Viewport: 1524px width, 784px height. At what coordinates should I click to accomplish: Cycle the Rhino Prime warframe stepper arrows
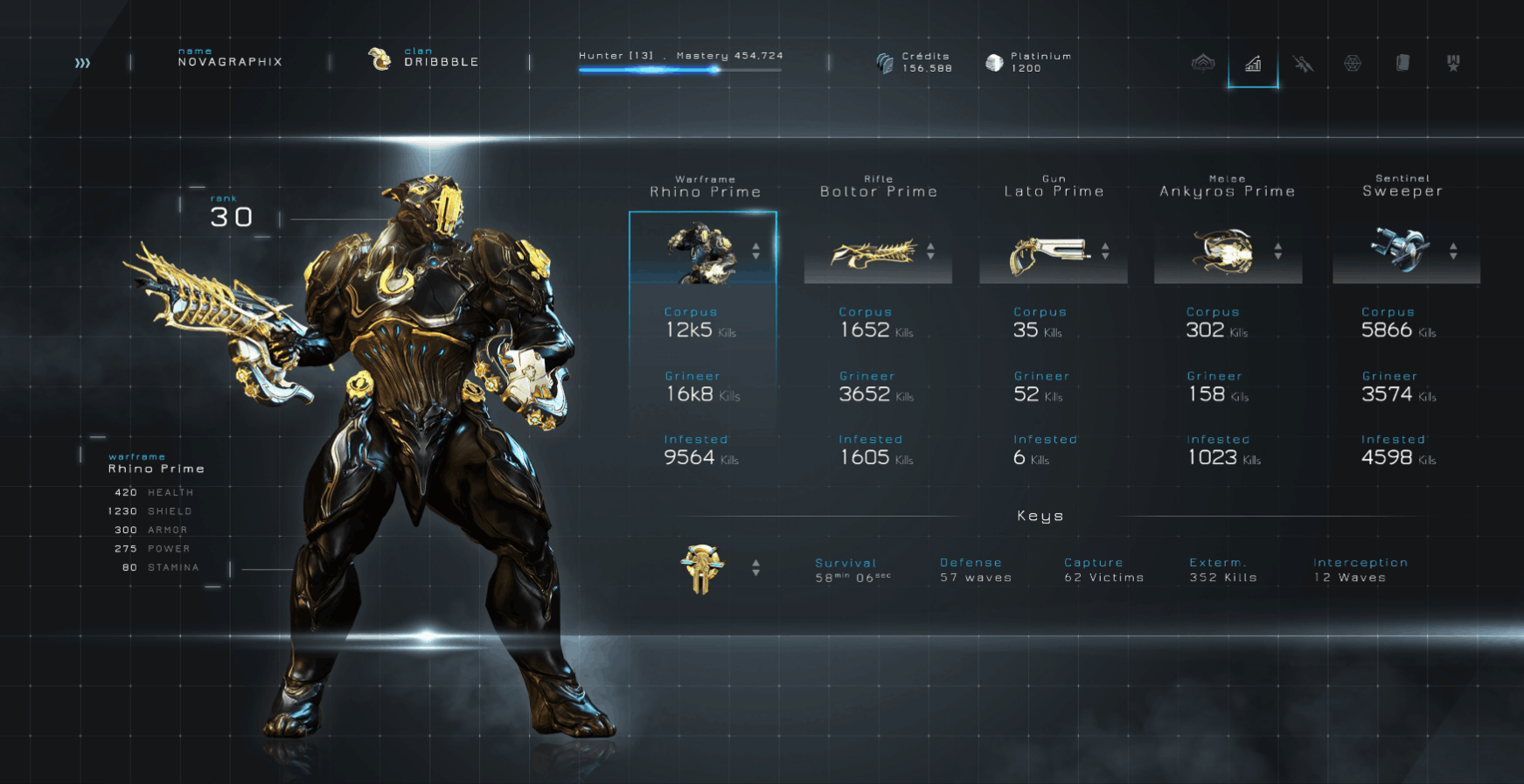click(756, 251)
